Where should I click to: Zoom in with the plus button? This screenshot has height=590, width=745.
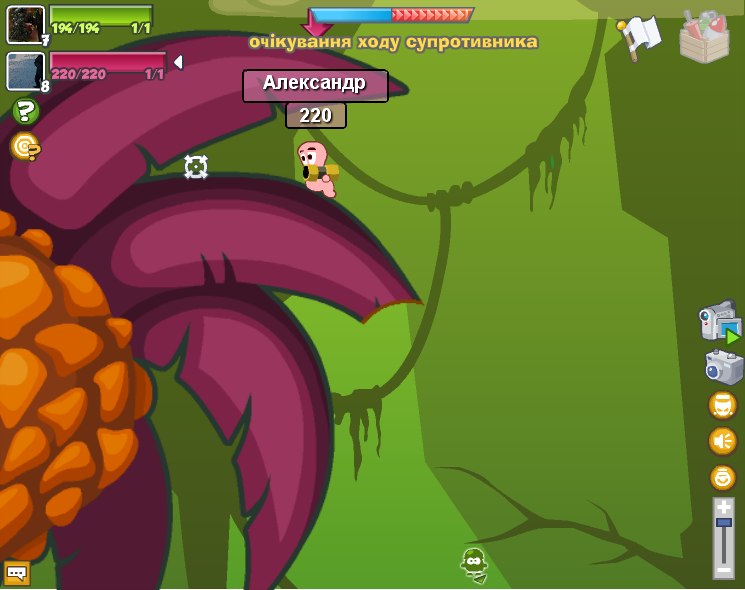(x=723, y=507)
